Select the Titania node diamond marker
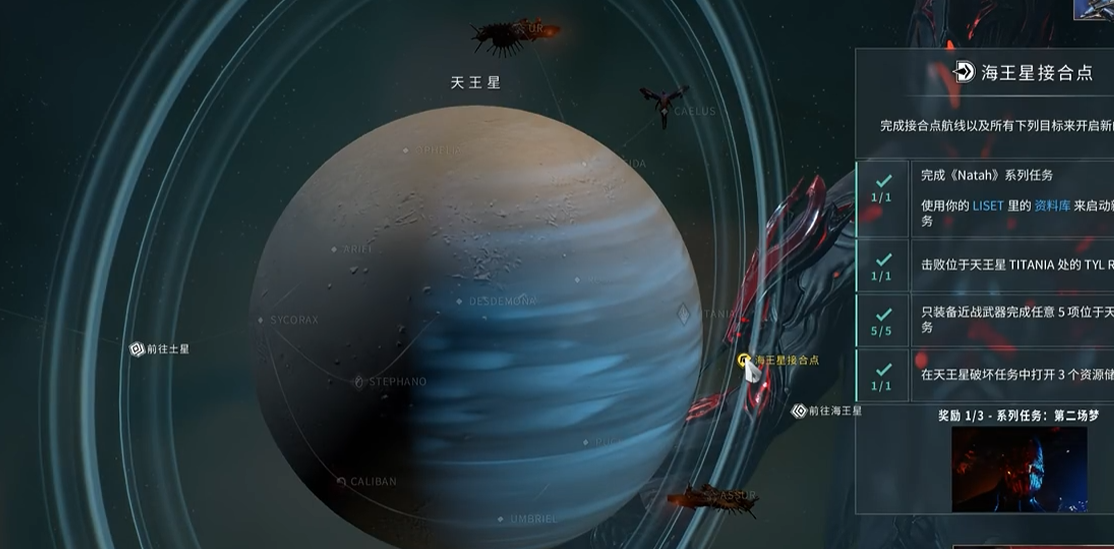 click(x=684, y=314)
